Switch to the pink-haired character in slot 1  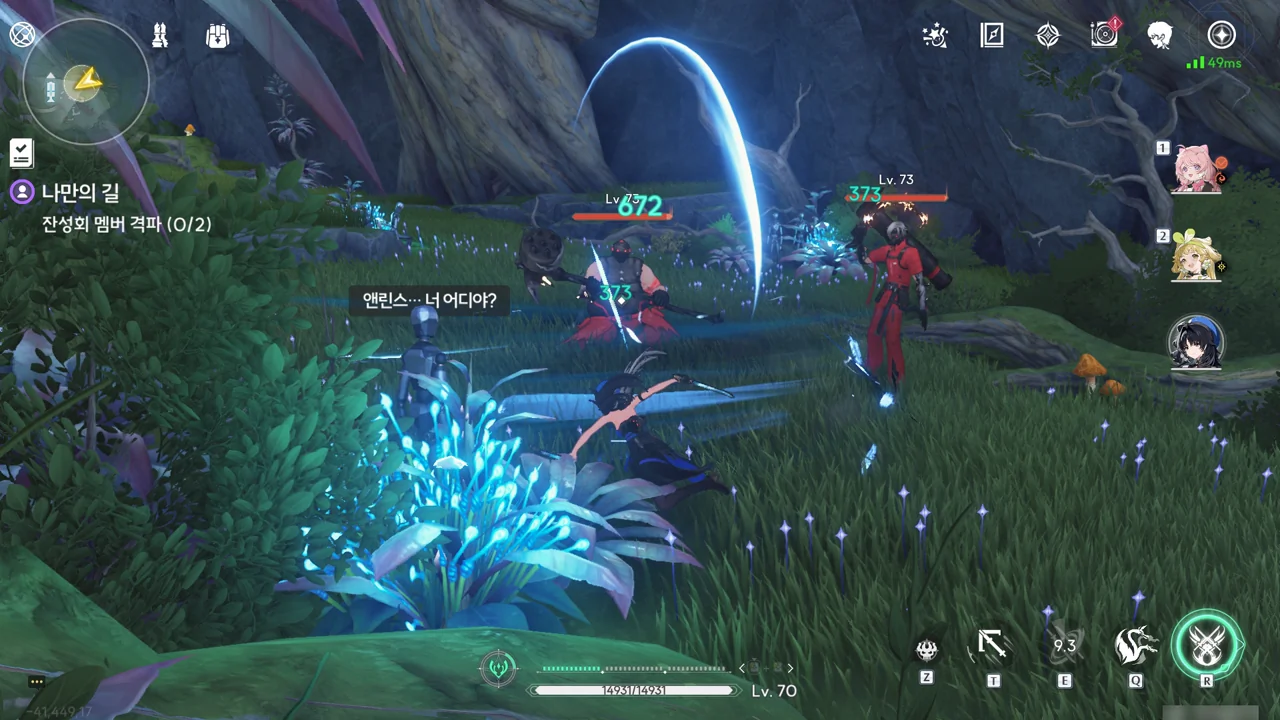1196,168
